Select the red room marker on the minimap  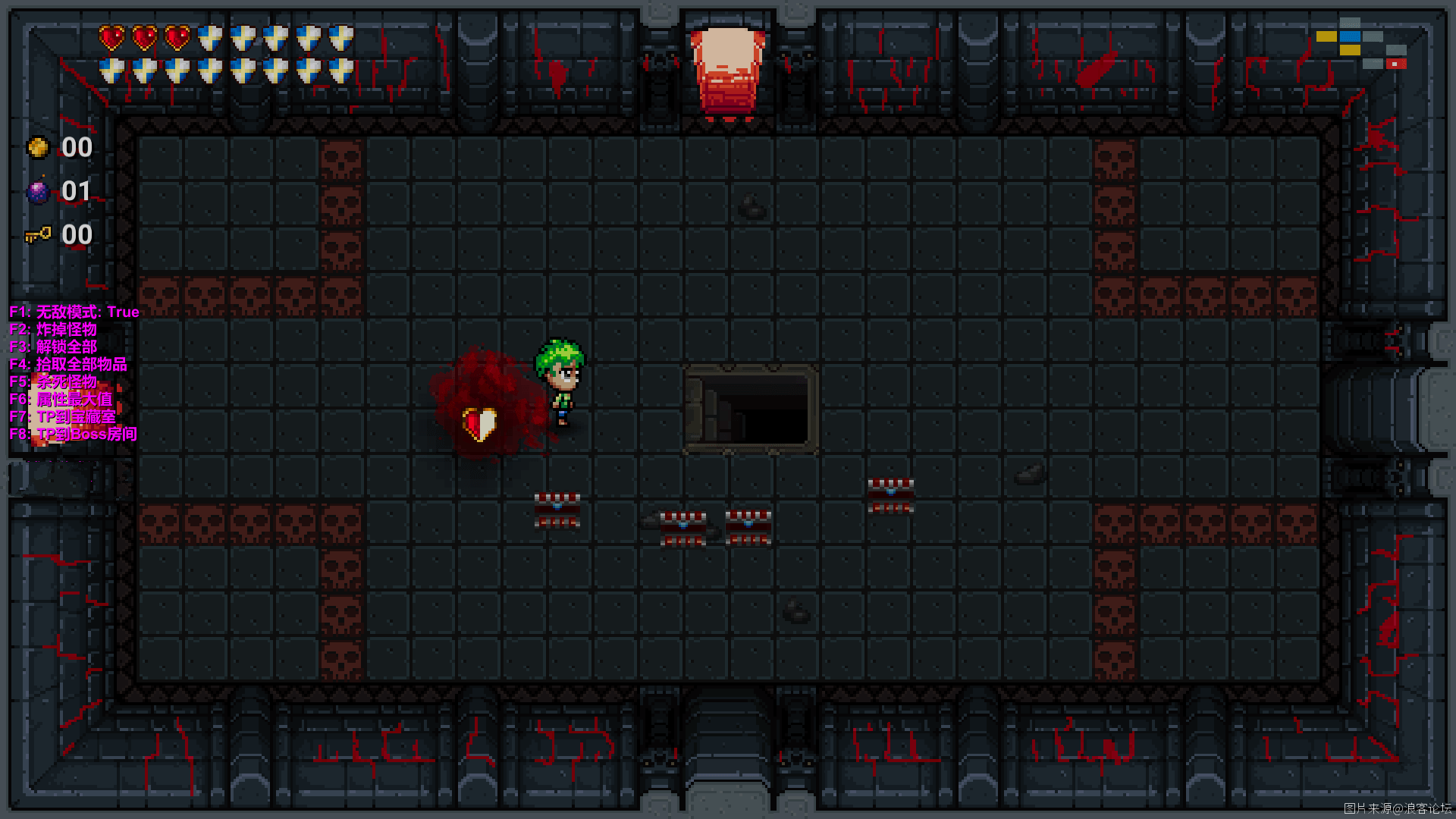tap(1395, 64)
